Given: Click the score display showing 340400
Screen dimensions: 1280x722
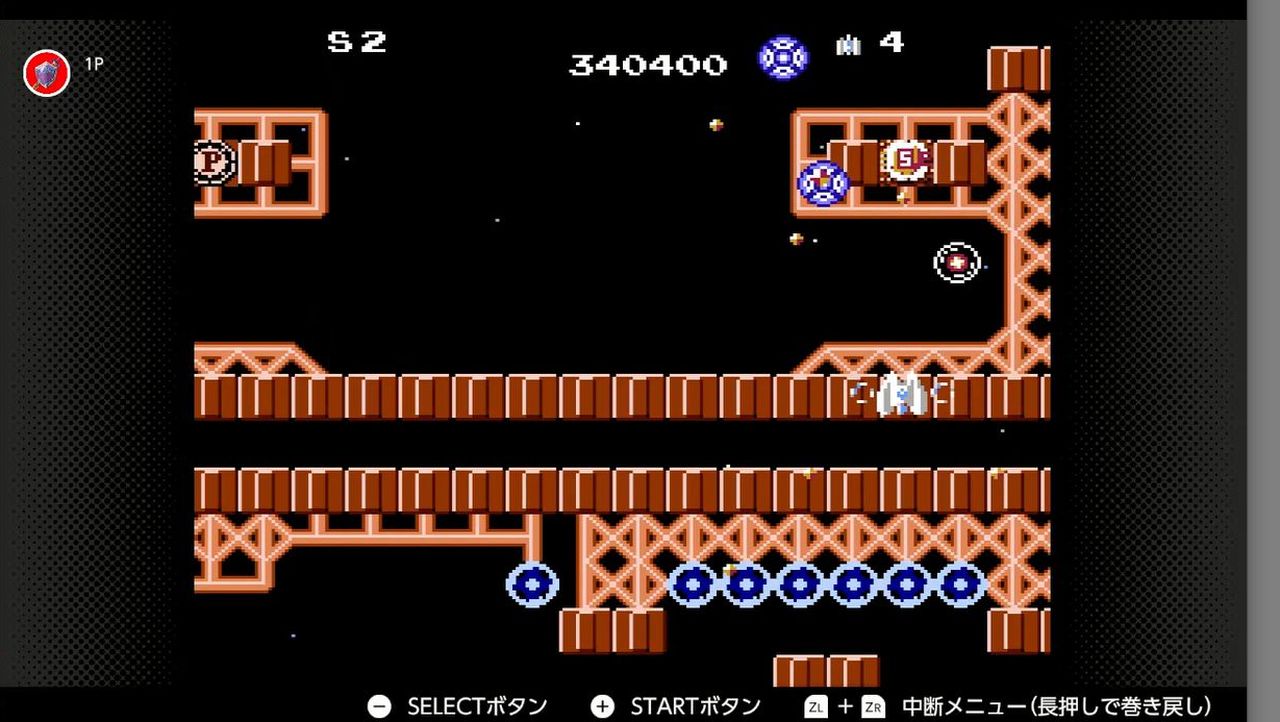Looking at the screenshot, I should pyautogui.click(x=646, y=64).
